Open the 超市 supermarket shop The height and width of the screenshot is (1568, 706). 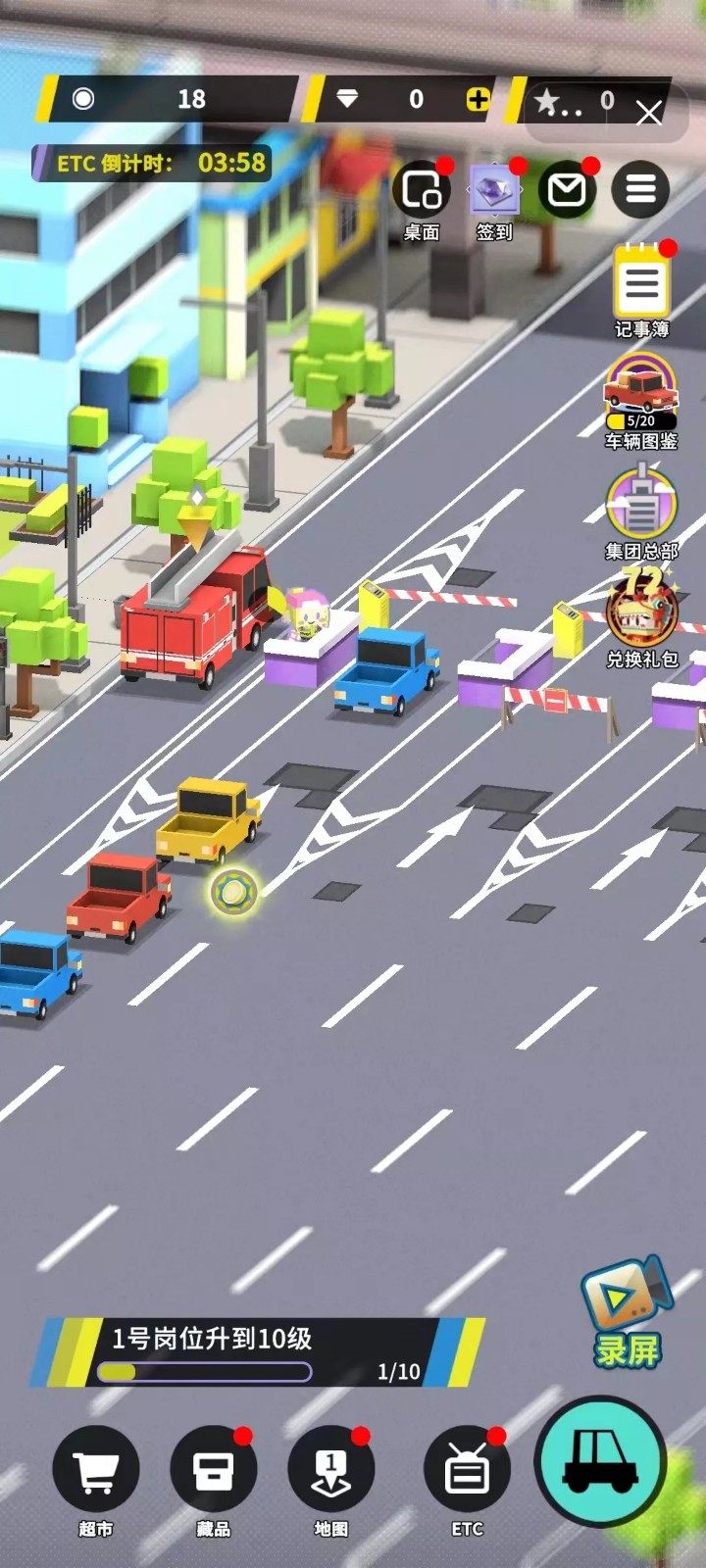point(96,1472)
